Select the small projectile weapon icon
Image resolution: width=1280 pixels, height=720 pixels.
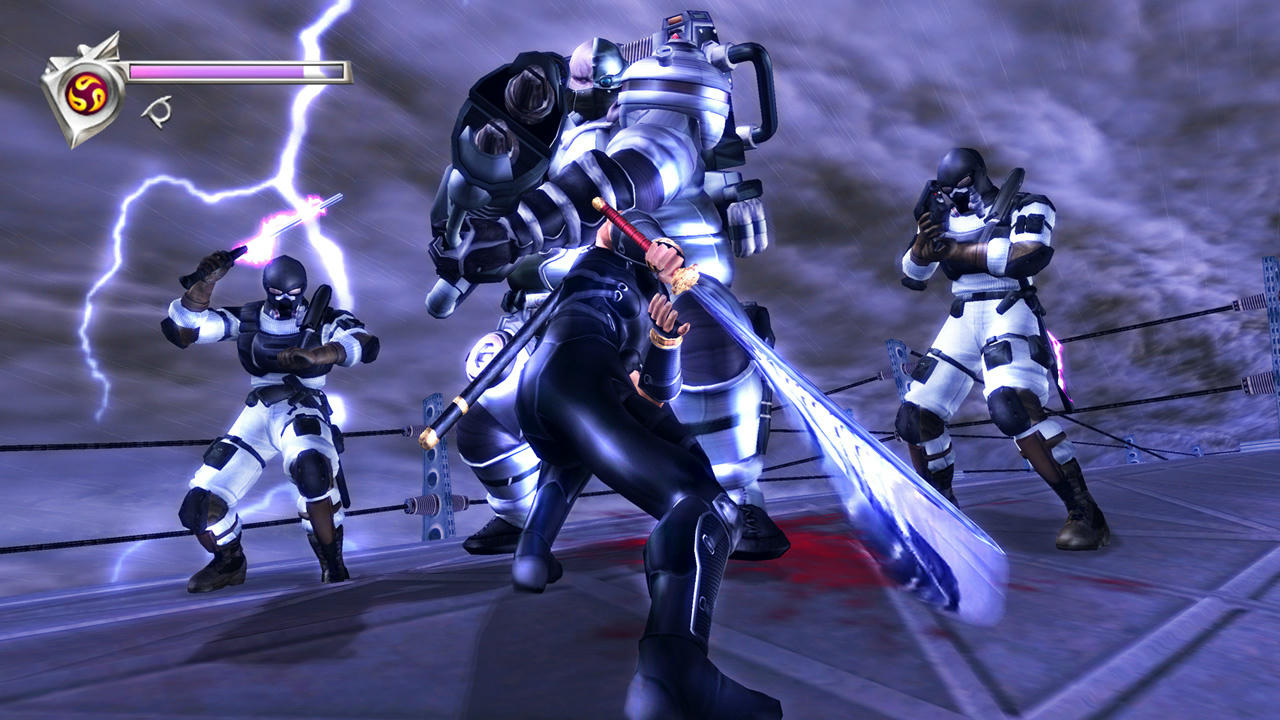pyautogui.click(x=156, y=110)
